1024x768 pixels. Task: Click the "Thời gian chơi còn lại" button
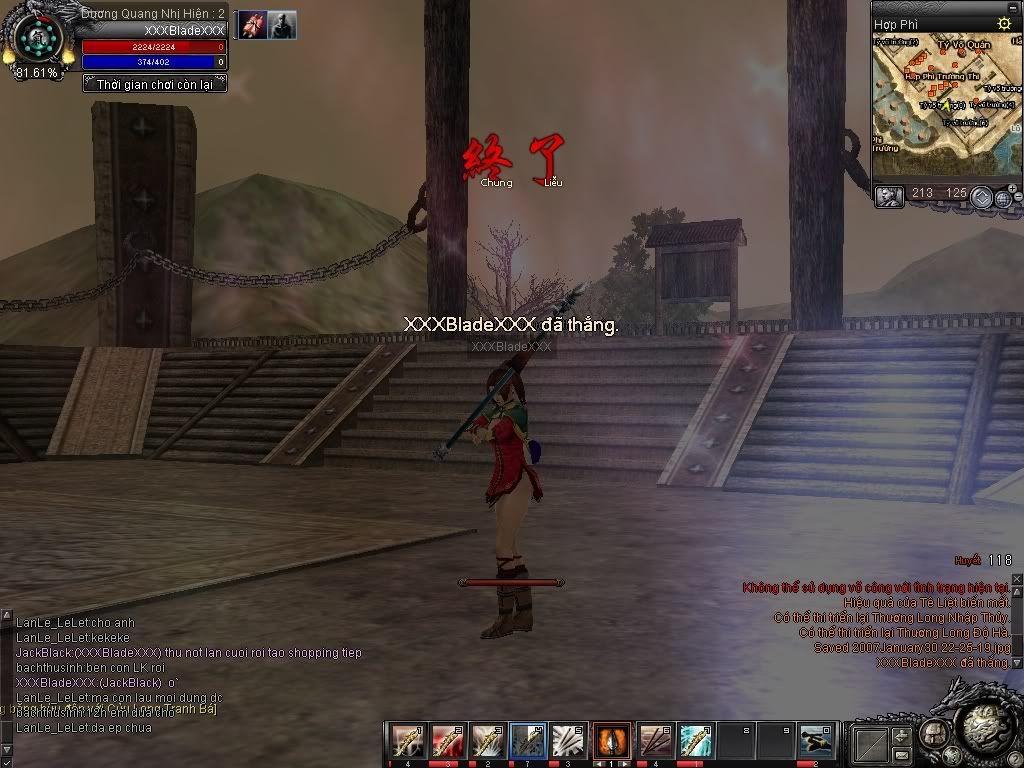tap(155, 85)
